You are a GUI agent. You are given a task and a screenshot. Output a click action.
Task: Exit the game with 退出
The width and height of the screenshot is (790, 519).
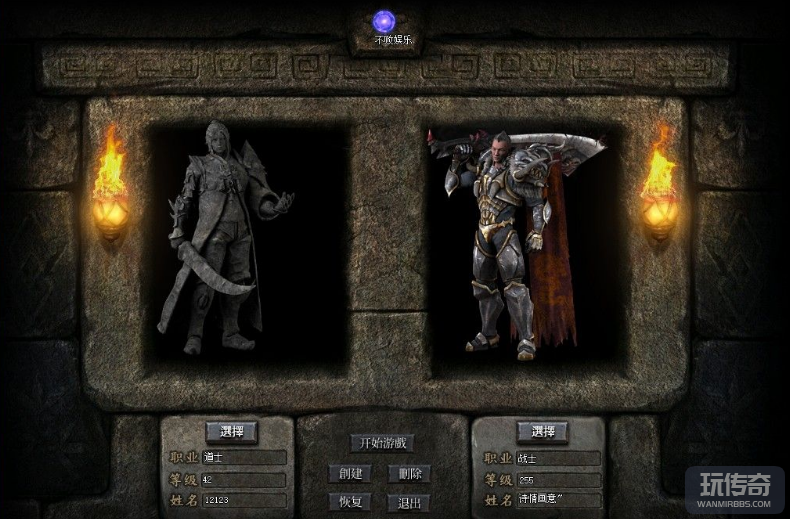pos(409,502)
